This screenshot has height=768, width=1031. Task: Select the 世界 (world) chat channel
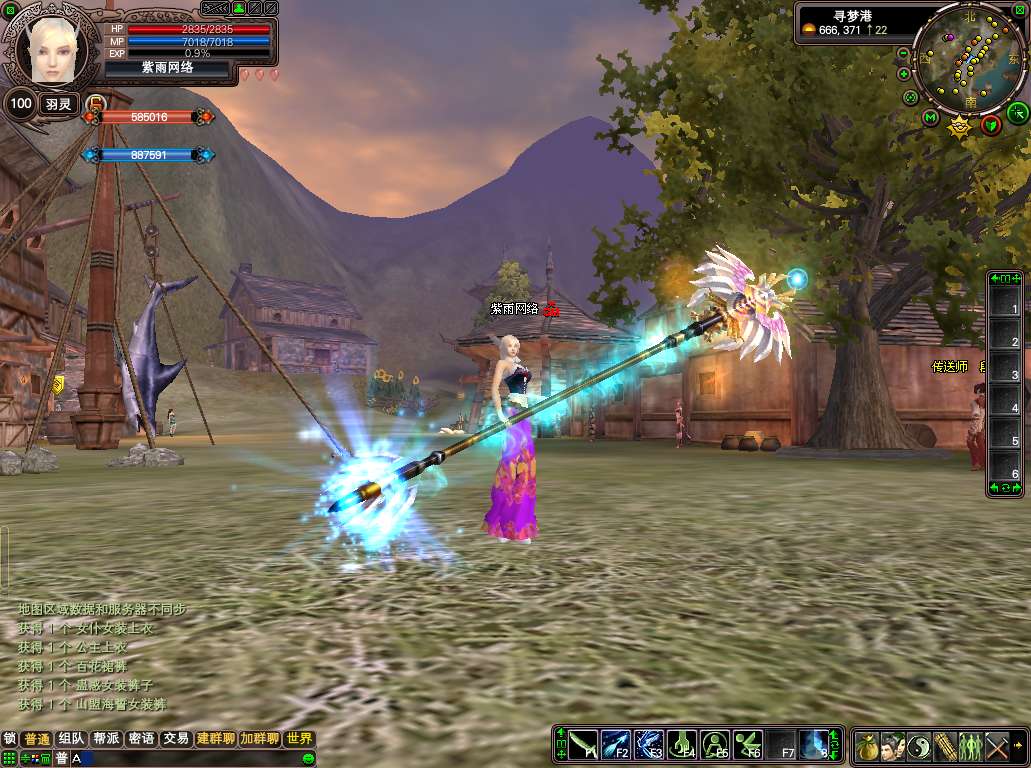point(299,739)
